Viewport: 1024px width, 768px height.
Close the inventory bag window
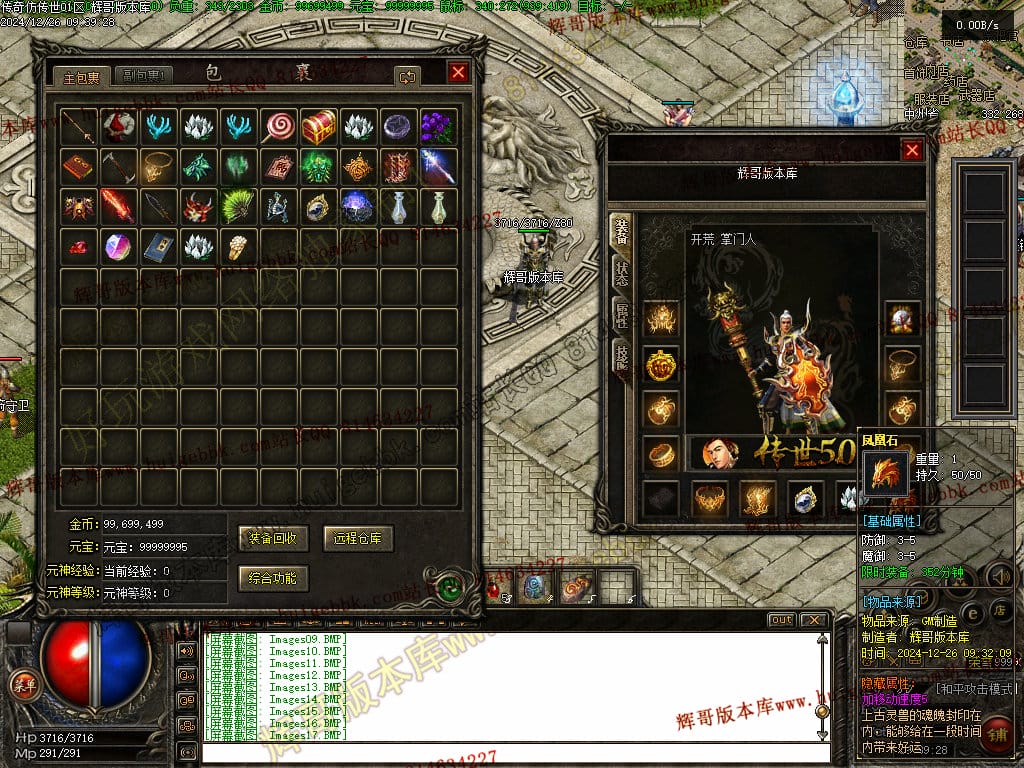458,73
